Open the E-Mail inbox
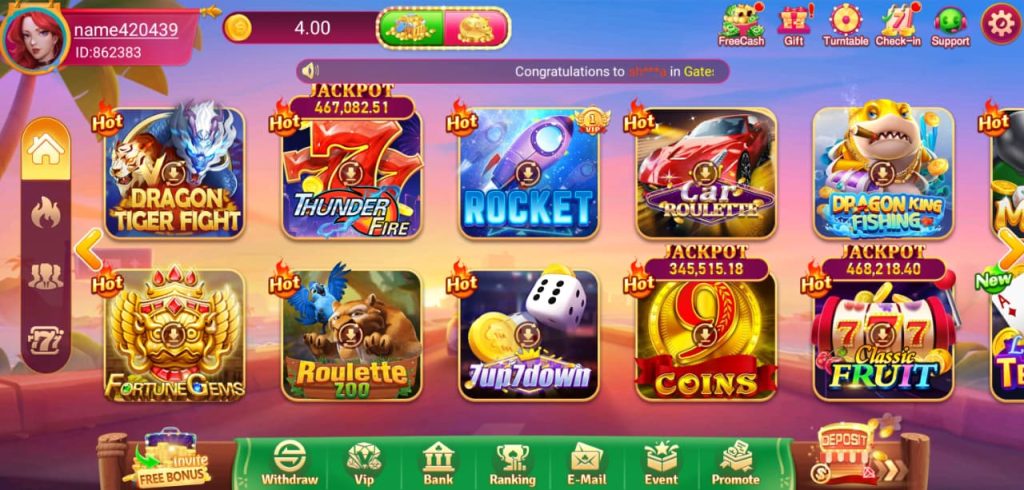Viewport: 1024px width, 490px height. pyautogui.click(x=587, y=464)
